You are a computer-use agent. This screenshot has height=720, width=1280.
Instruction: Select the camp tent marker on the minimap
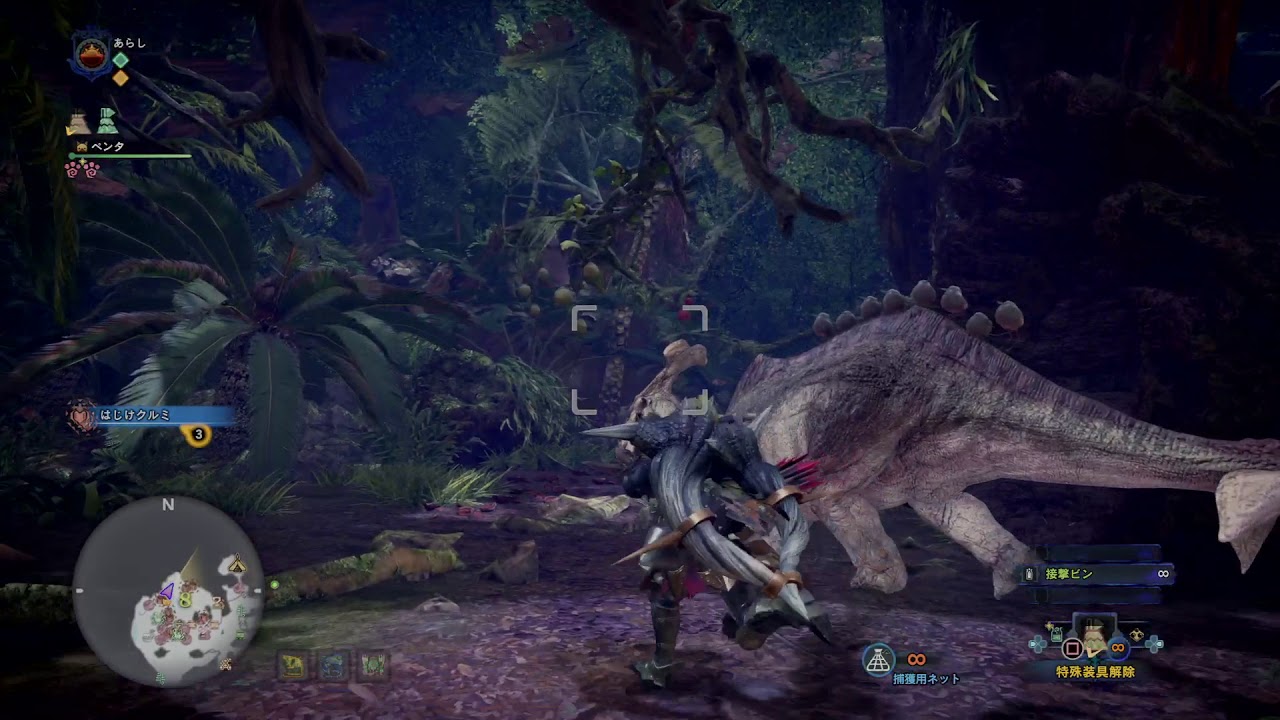pyautogui.click(x=237, y=566)
